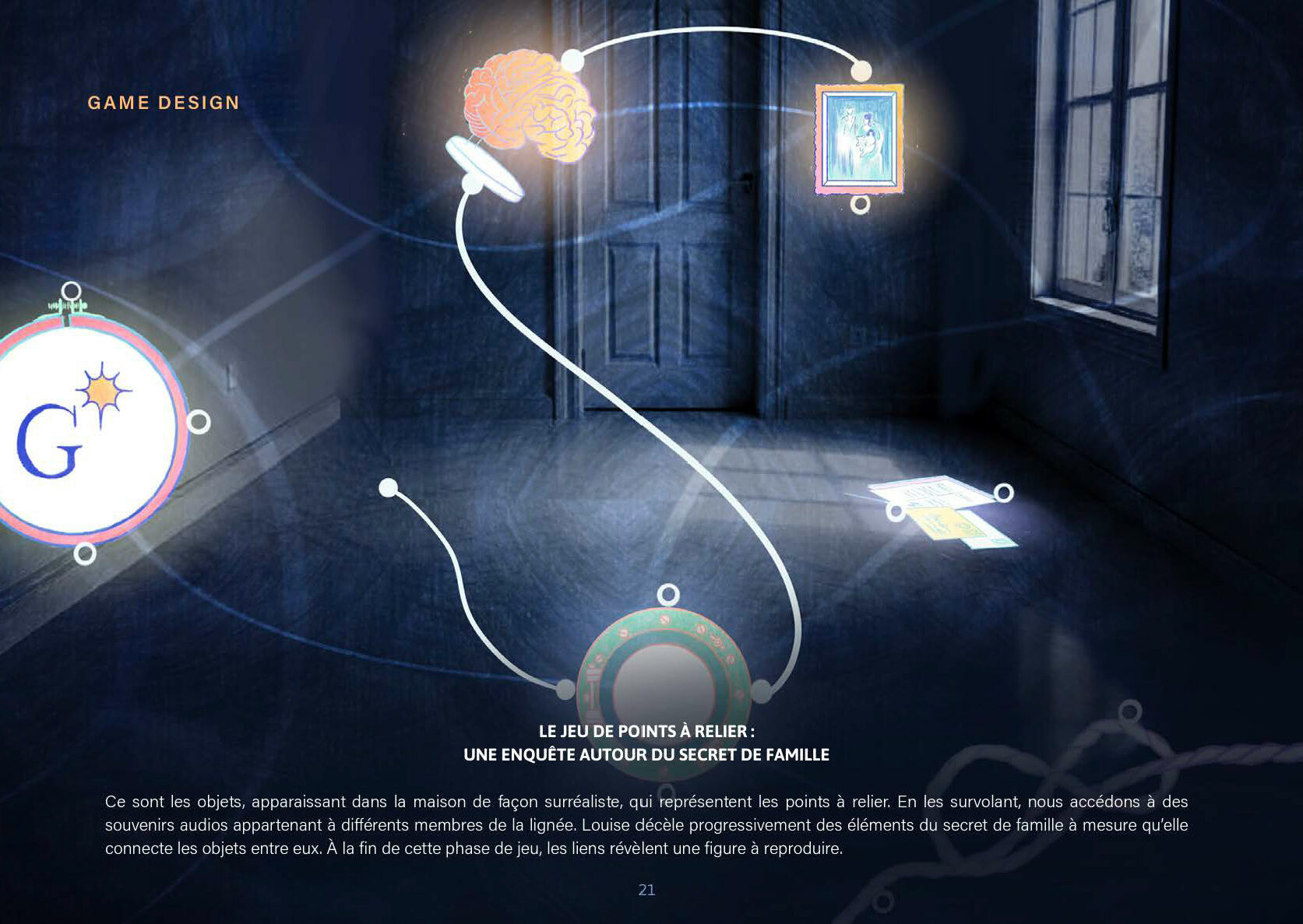The image size is (1303, 924).
Task: Choose the framed family portrait
Action: click(x=859, y=139)
